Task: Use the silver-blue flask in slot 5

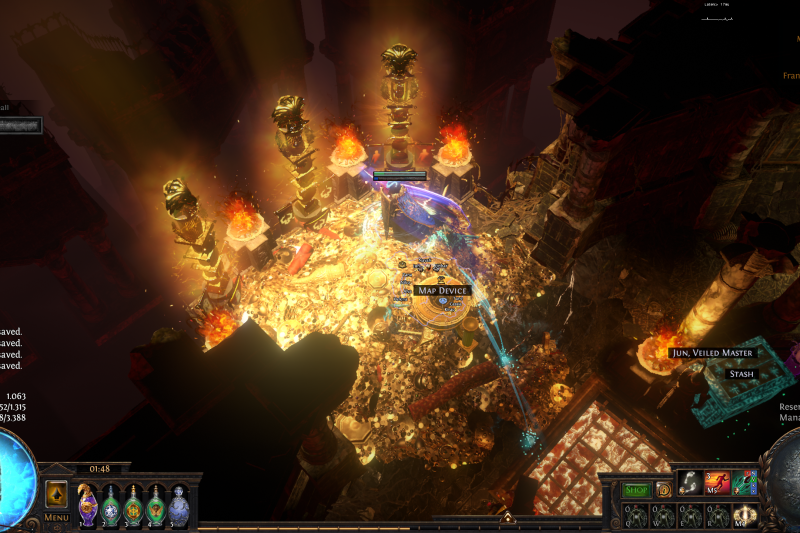Action: pos(179,504)
